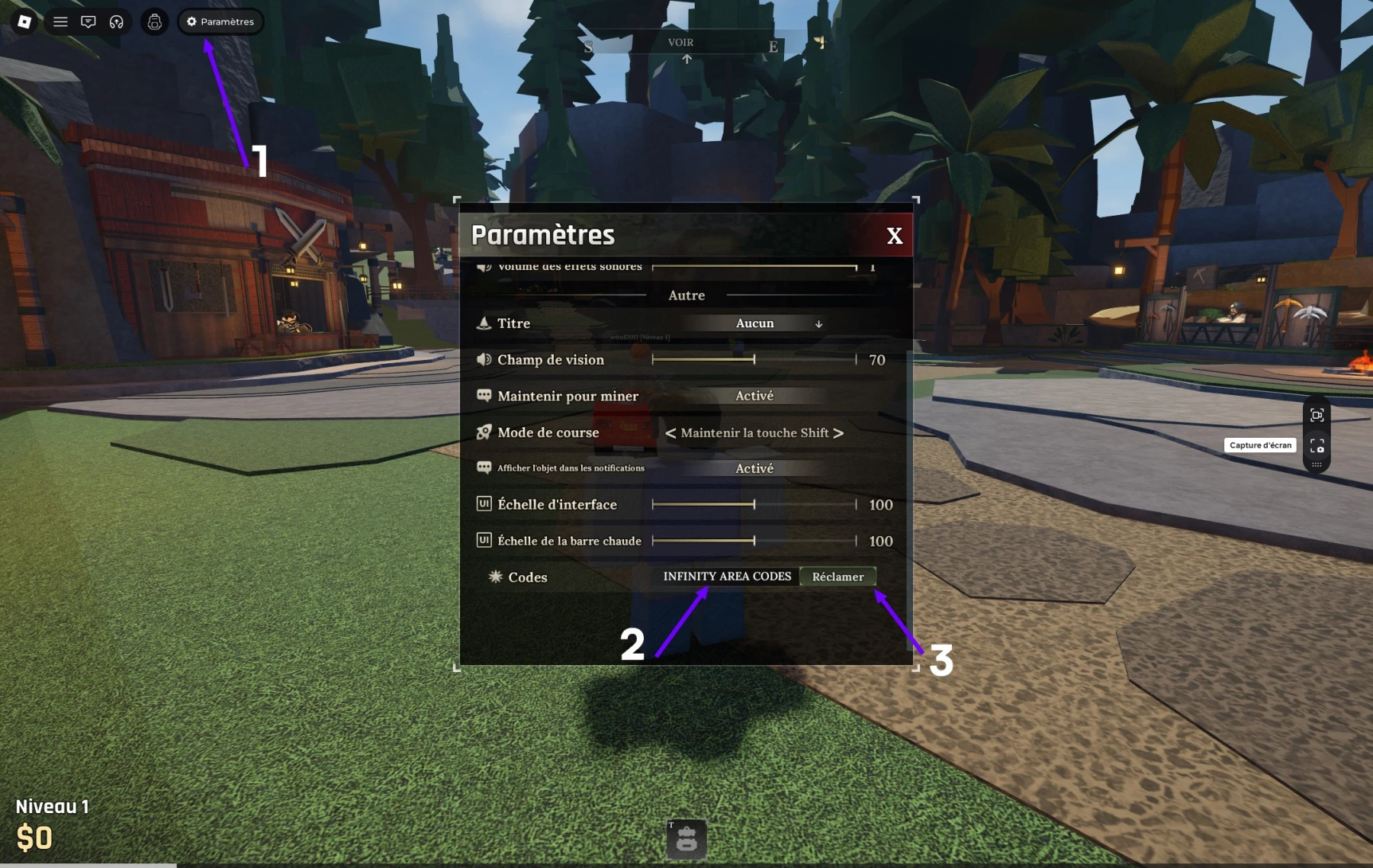Image resolution: width=1373 pixels, height=868 pixels.
Task: Open the hamburger menu at top left
Action: tap(59, 21)
